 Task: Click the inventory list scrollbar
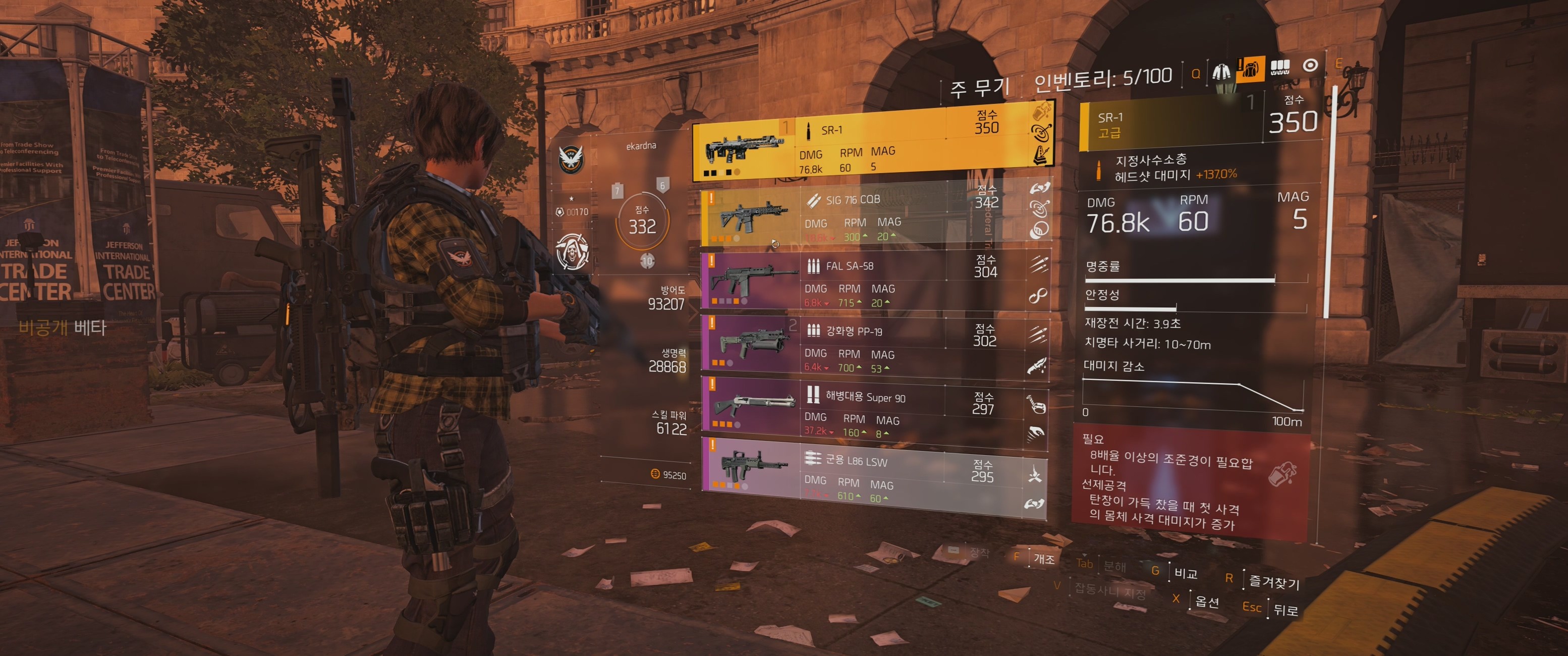tap(1330, 201)
